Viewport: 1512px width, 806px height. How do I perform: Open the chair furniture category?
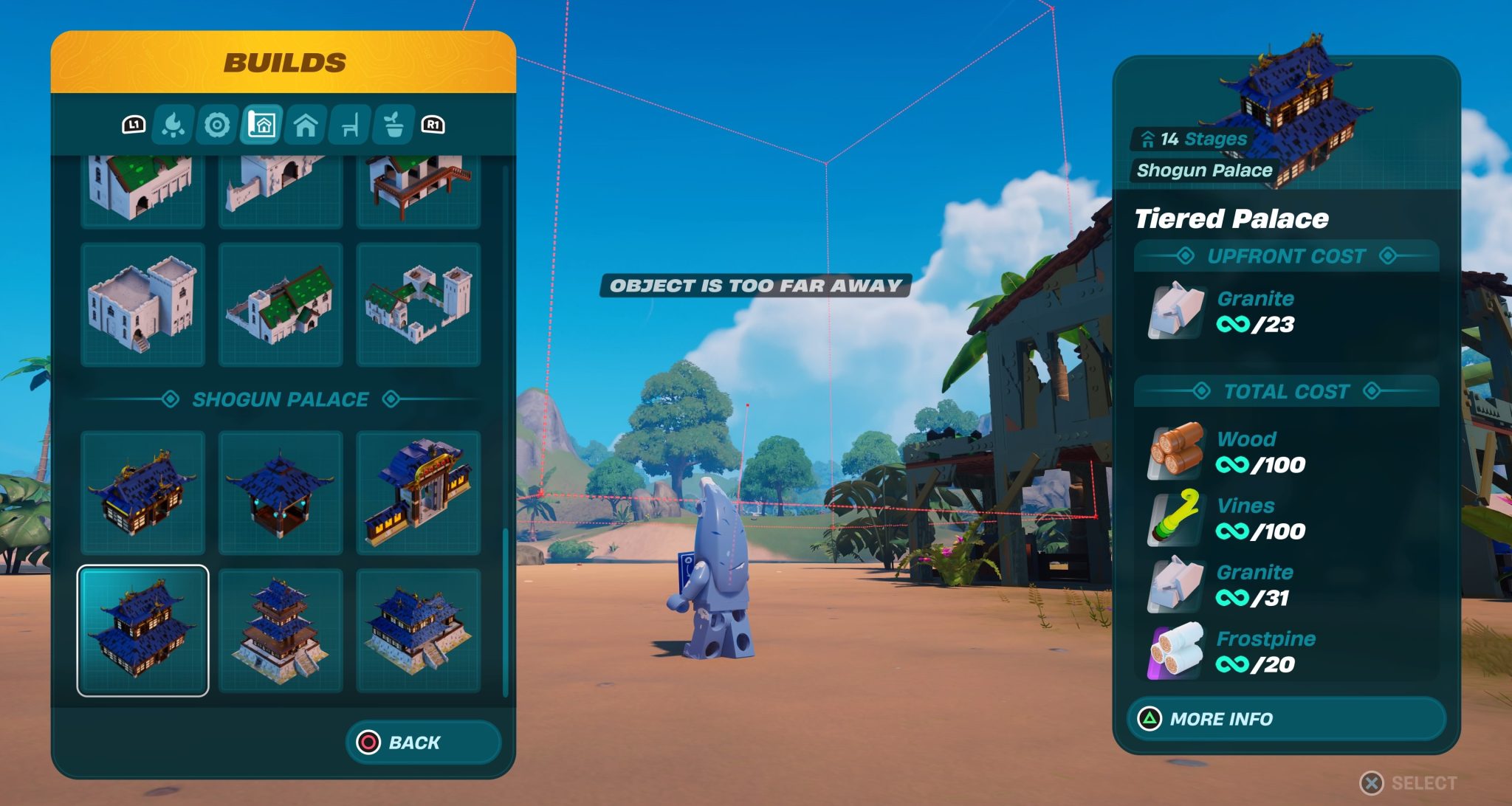350,125
